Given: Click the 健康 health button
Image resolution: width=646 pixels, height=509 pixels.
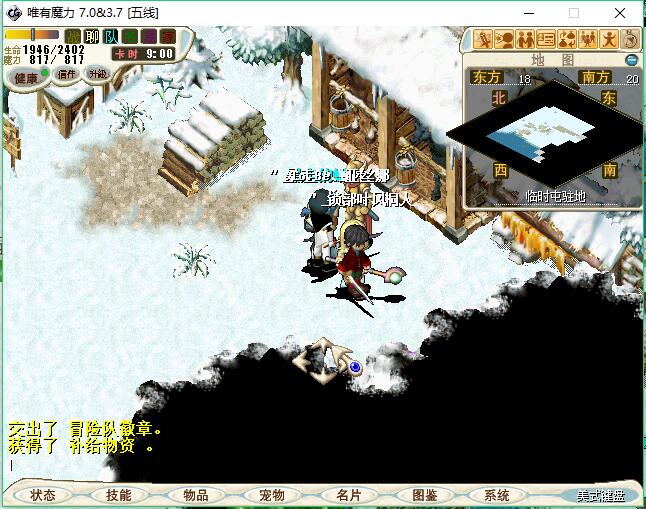Looking at the screenshot, I should (26, 78).
